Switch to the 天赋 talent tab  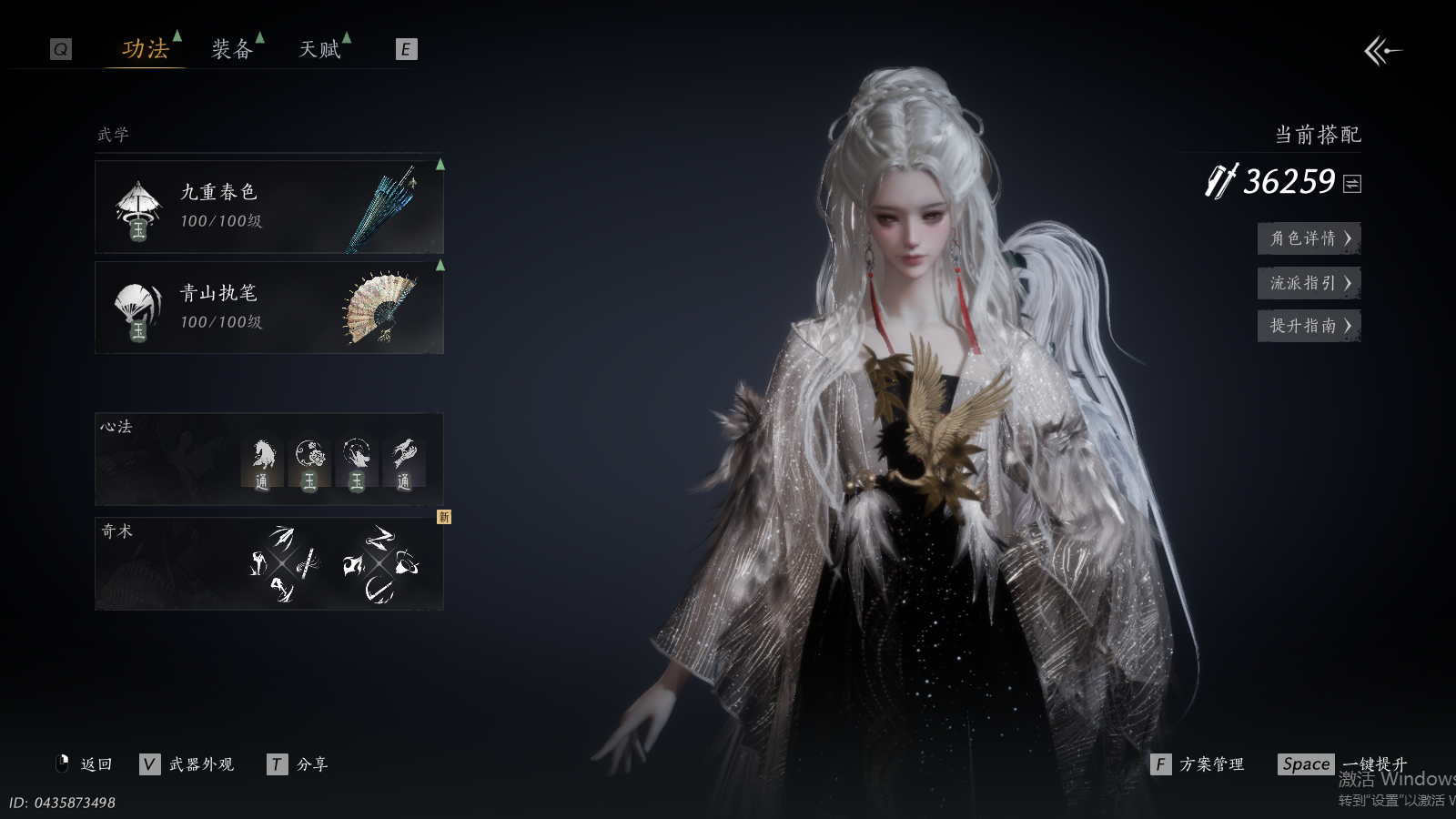(320, 49)
